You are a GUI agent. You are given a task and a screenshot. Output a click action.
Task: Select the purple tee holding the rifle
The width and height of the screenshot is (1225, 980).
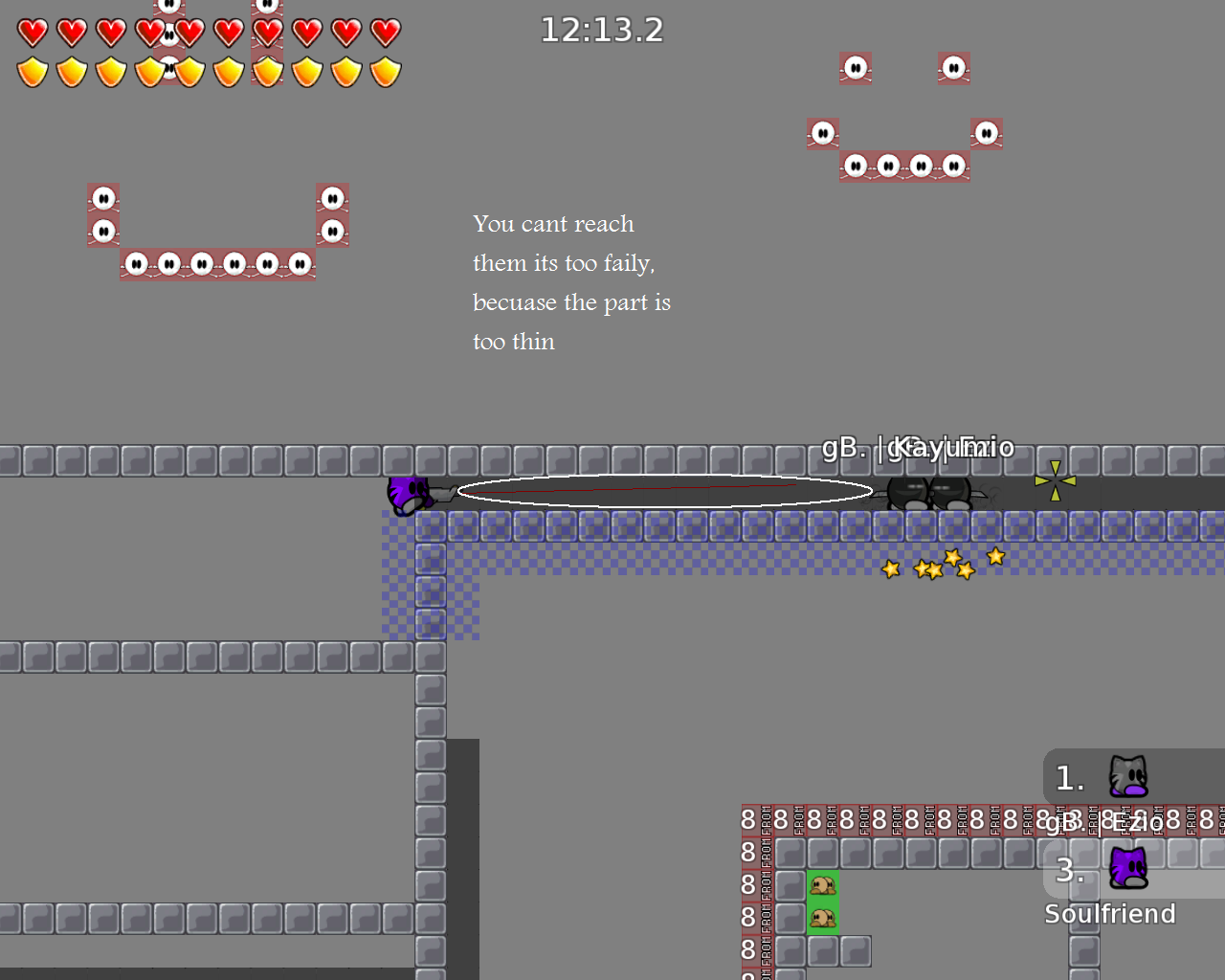(410, 492)
